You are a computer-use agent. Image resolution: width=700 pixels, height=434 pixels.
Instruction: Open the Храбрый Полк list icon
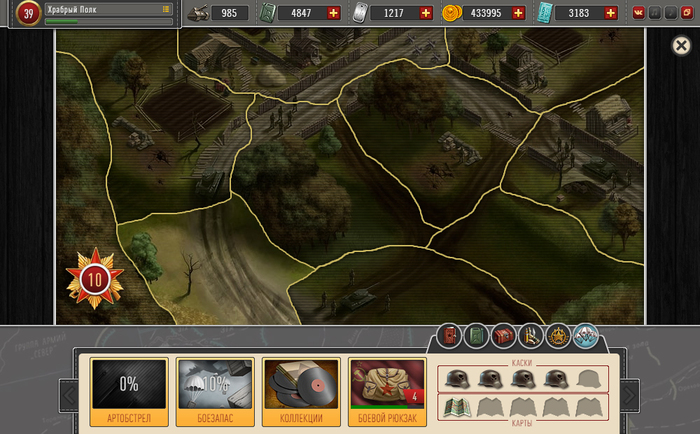pos(166,8)
